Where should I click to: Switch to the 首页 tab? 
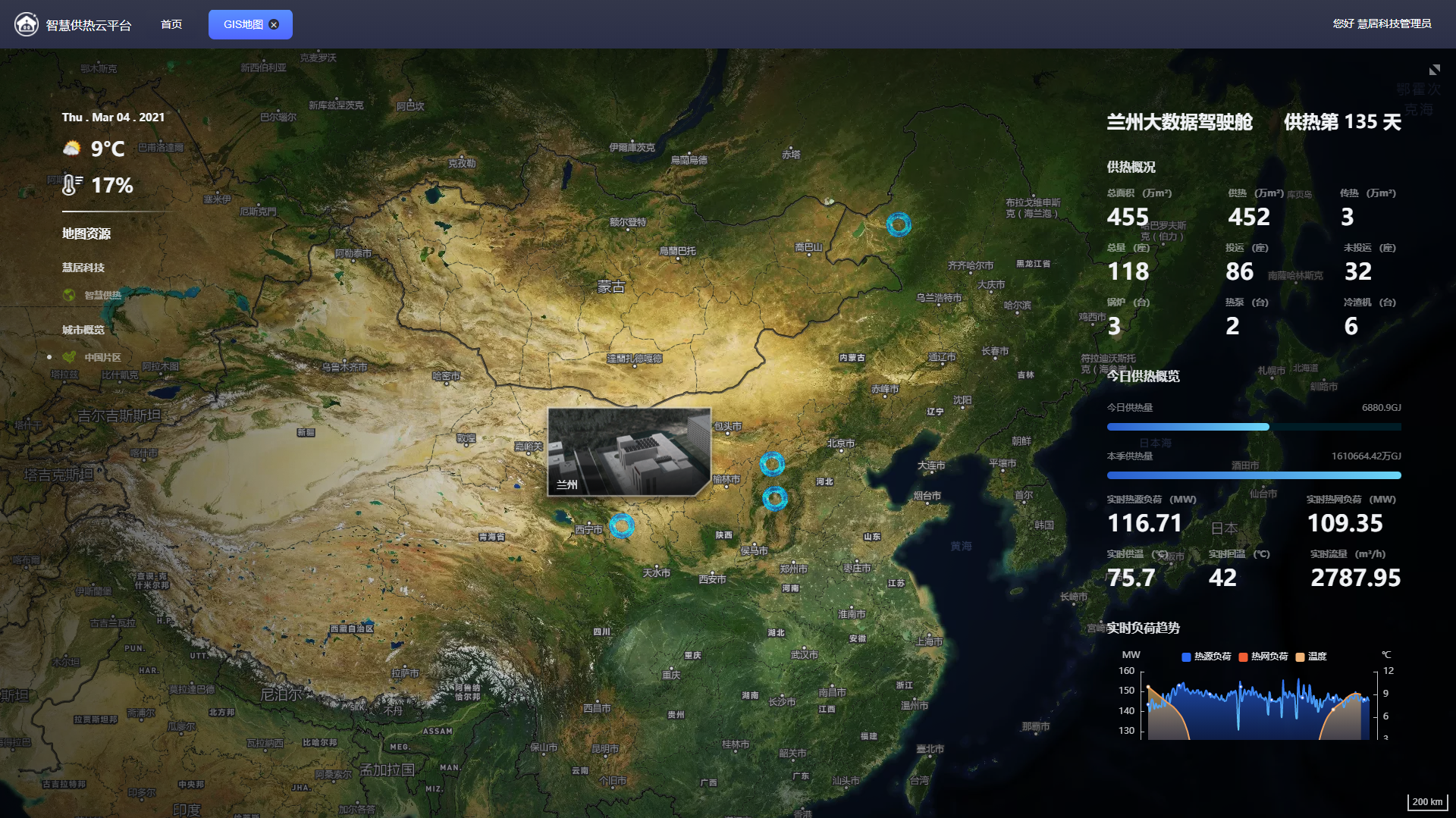pyautogui.click(x=171, y=24)
